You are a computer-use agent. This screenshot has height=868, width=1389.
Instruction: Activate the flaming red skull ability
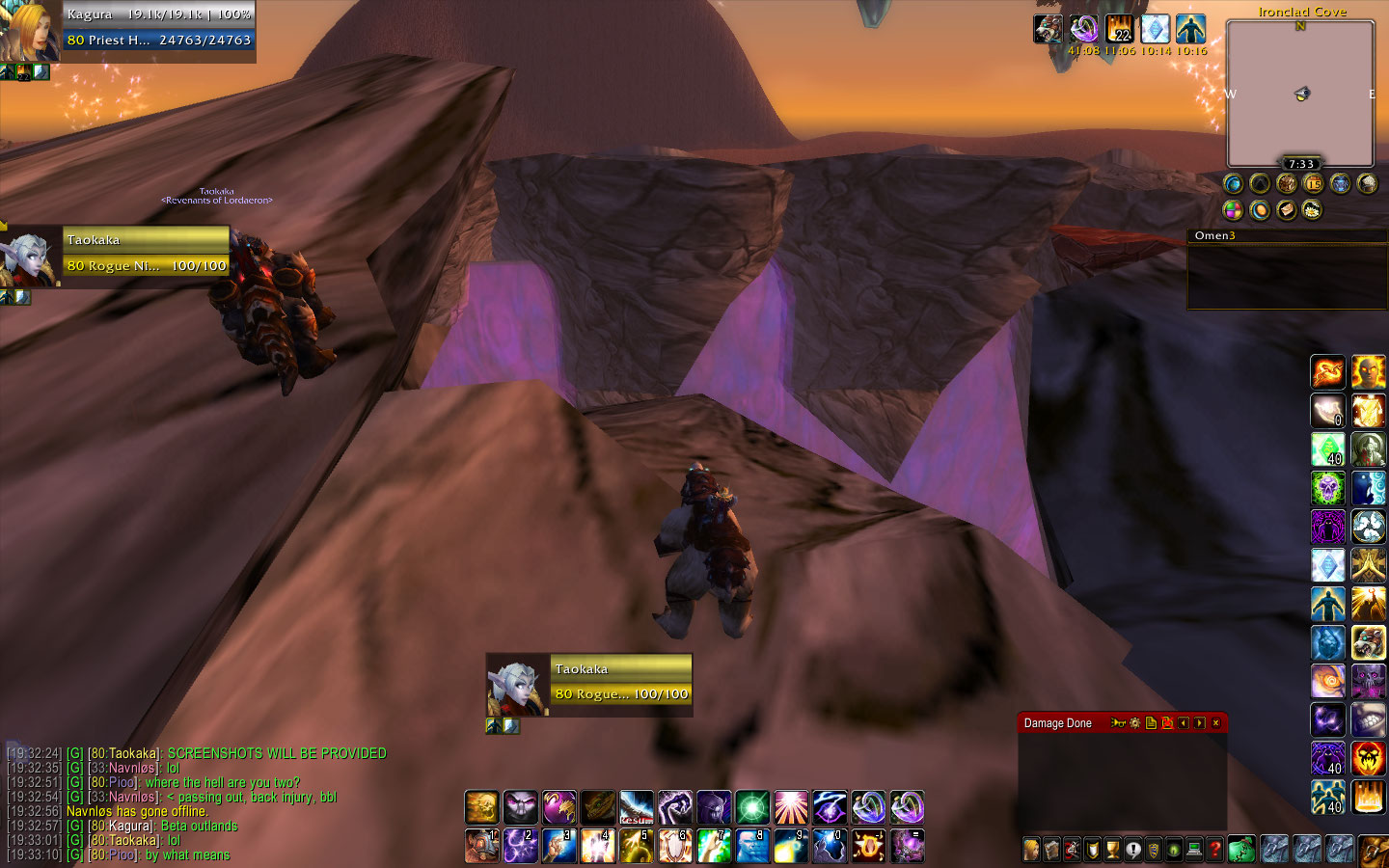point(1368,758)
